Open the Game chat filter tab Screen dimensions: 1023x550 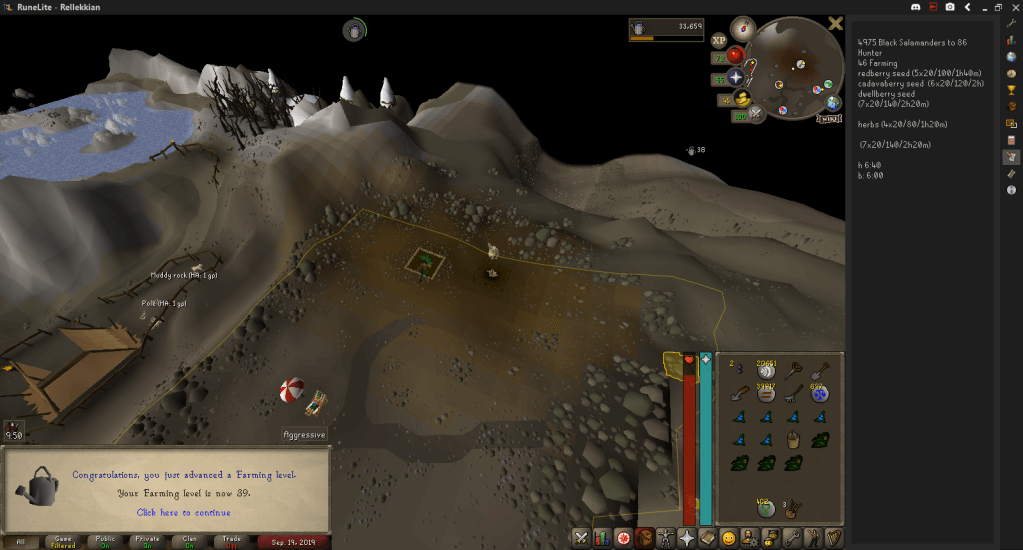(62, 541)
